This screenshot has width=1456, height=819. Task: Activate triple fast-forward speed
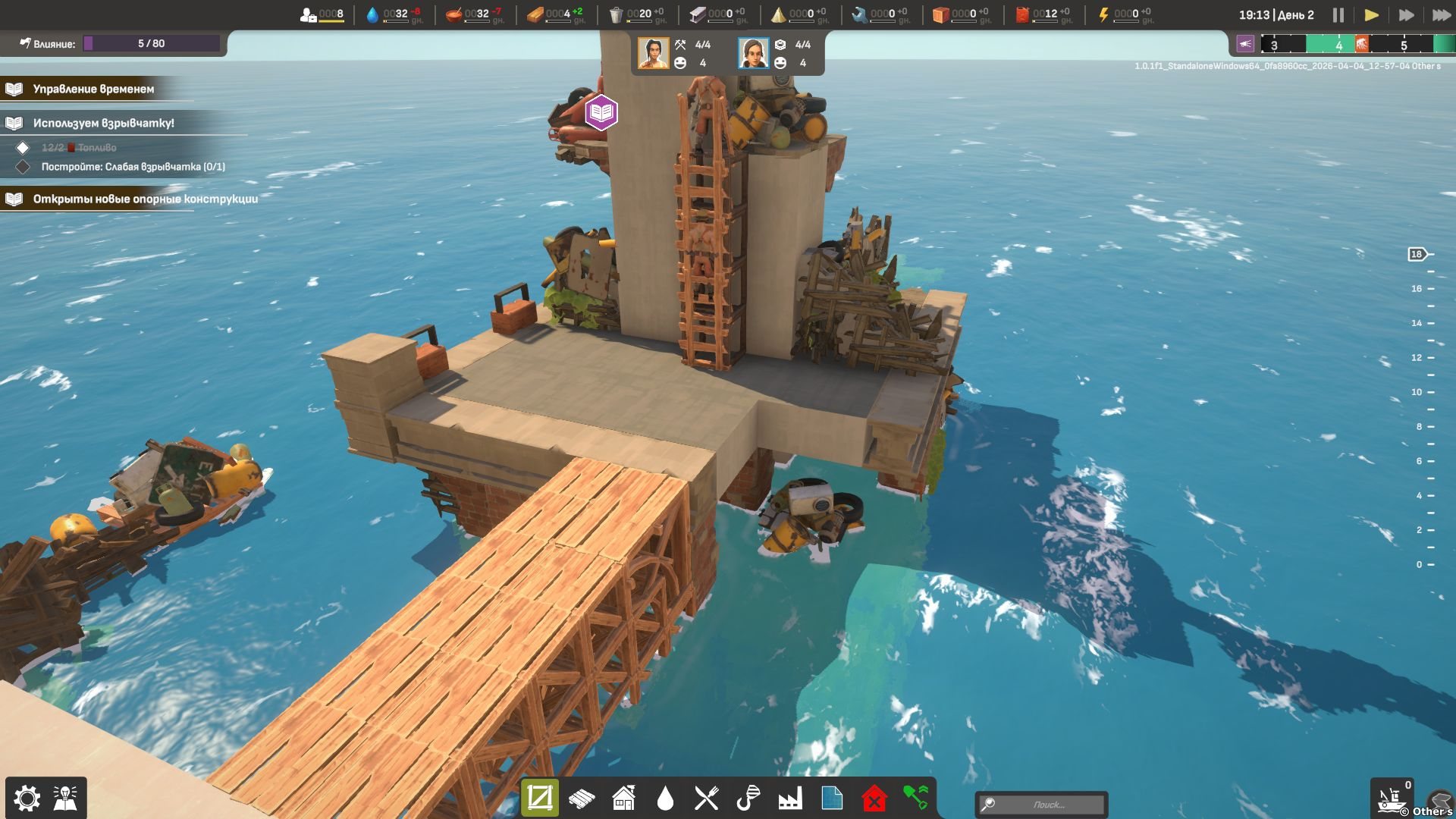coord(1440,15)
